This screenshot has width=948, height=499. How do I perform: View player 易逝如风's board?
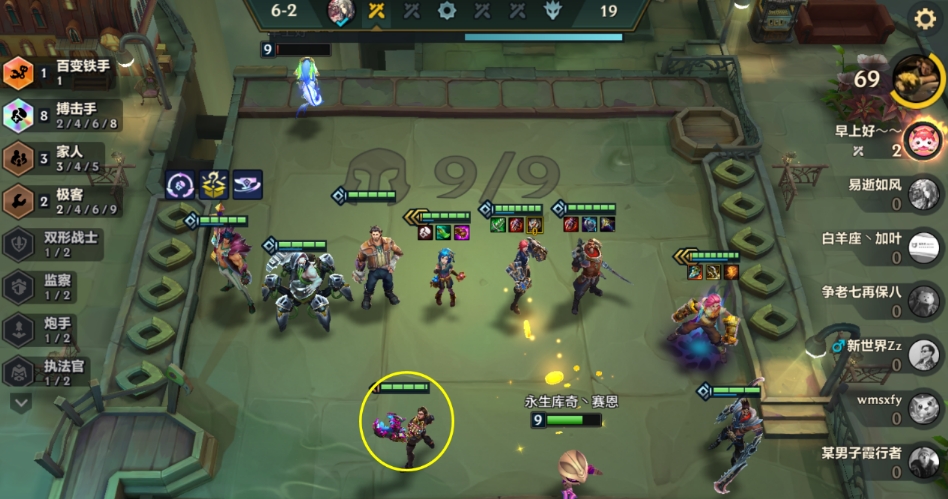pyautogui.click(x=920, y=193)
